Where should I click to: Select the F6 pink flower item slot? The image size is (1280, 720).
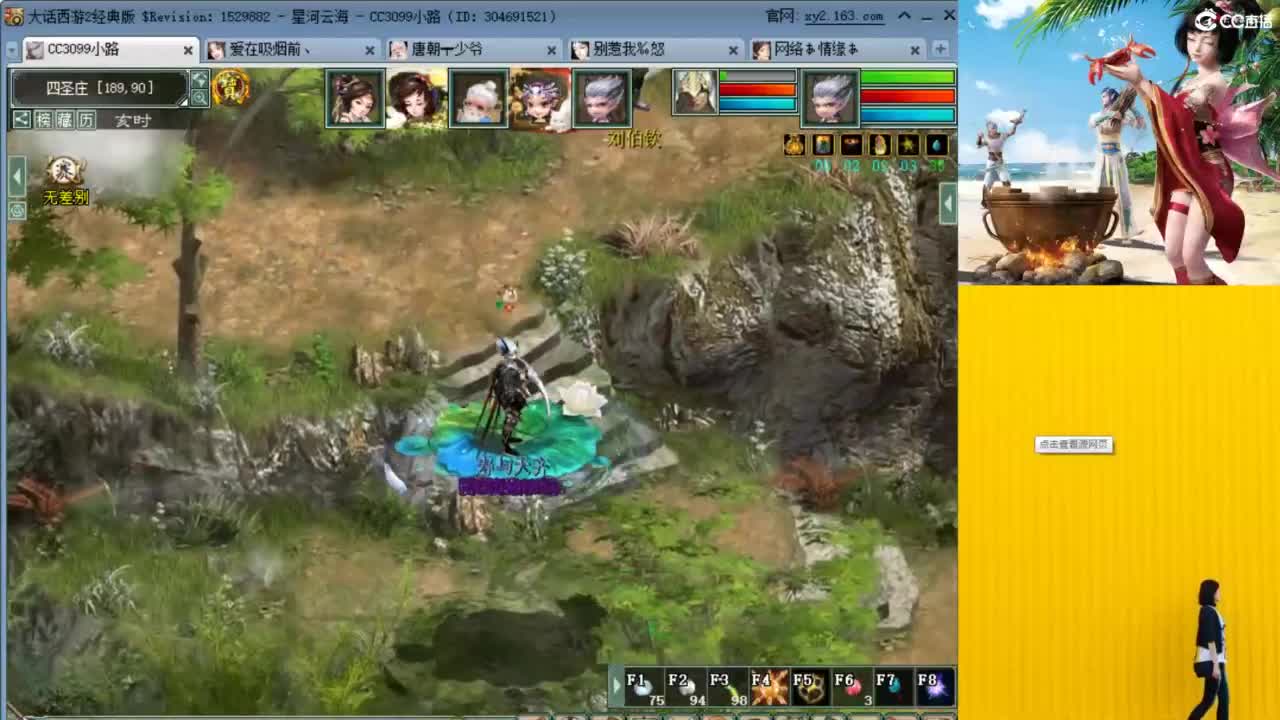[x=852, y=687]
